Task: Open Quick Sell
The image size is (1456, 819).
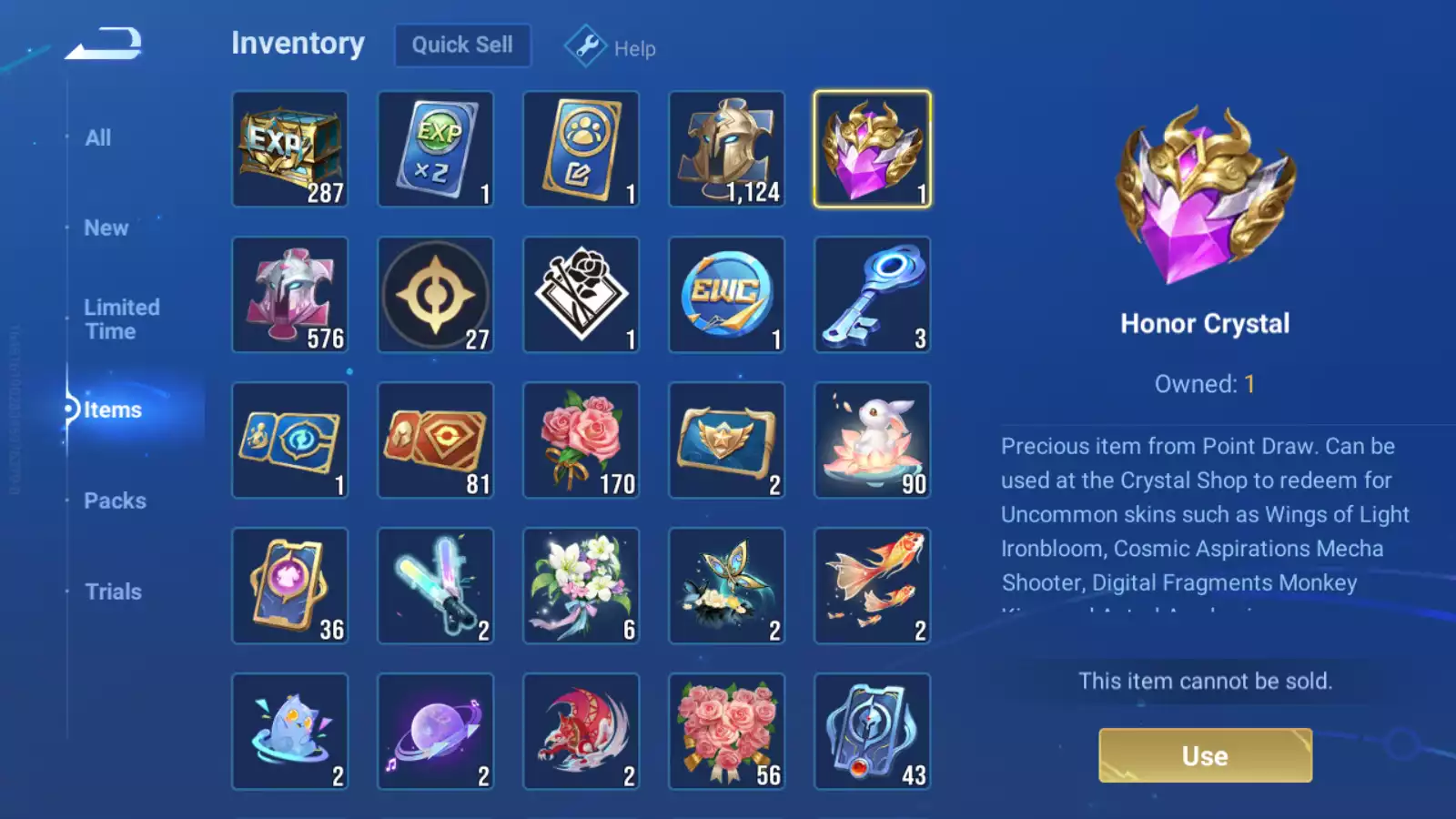Action: (462, 45)
